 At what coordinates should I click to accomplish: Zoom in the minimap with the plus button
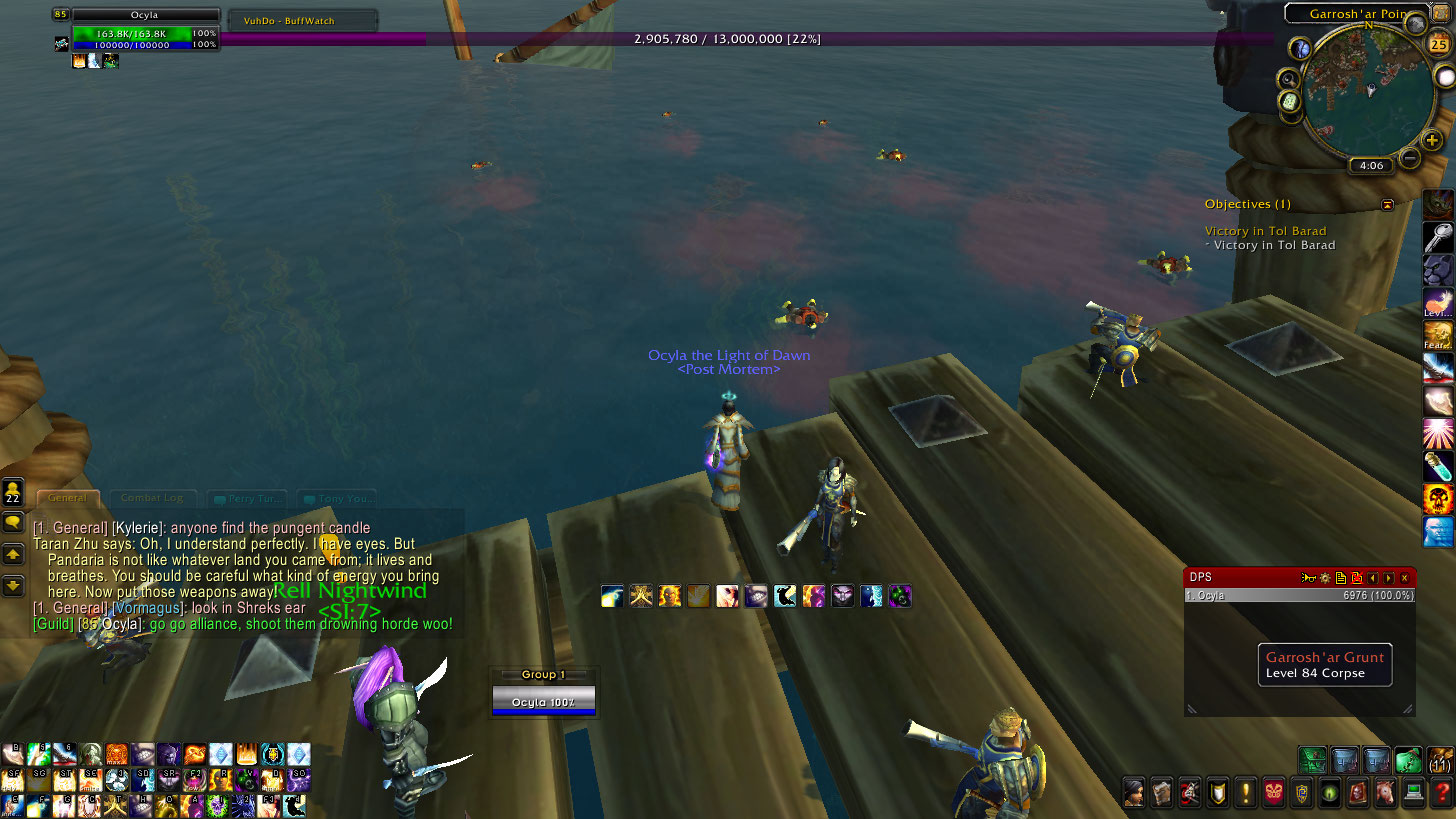pos(1432,141)
